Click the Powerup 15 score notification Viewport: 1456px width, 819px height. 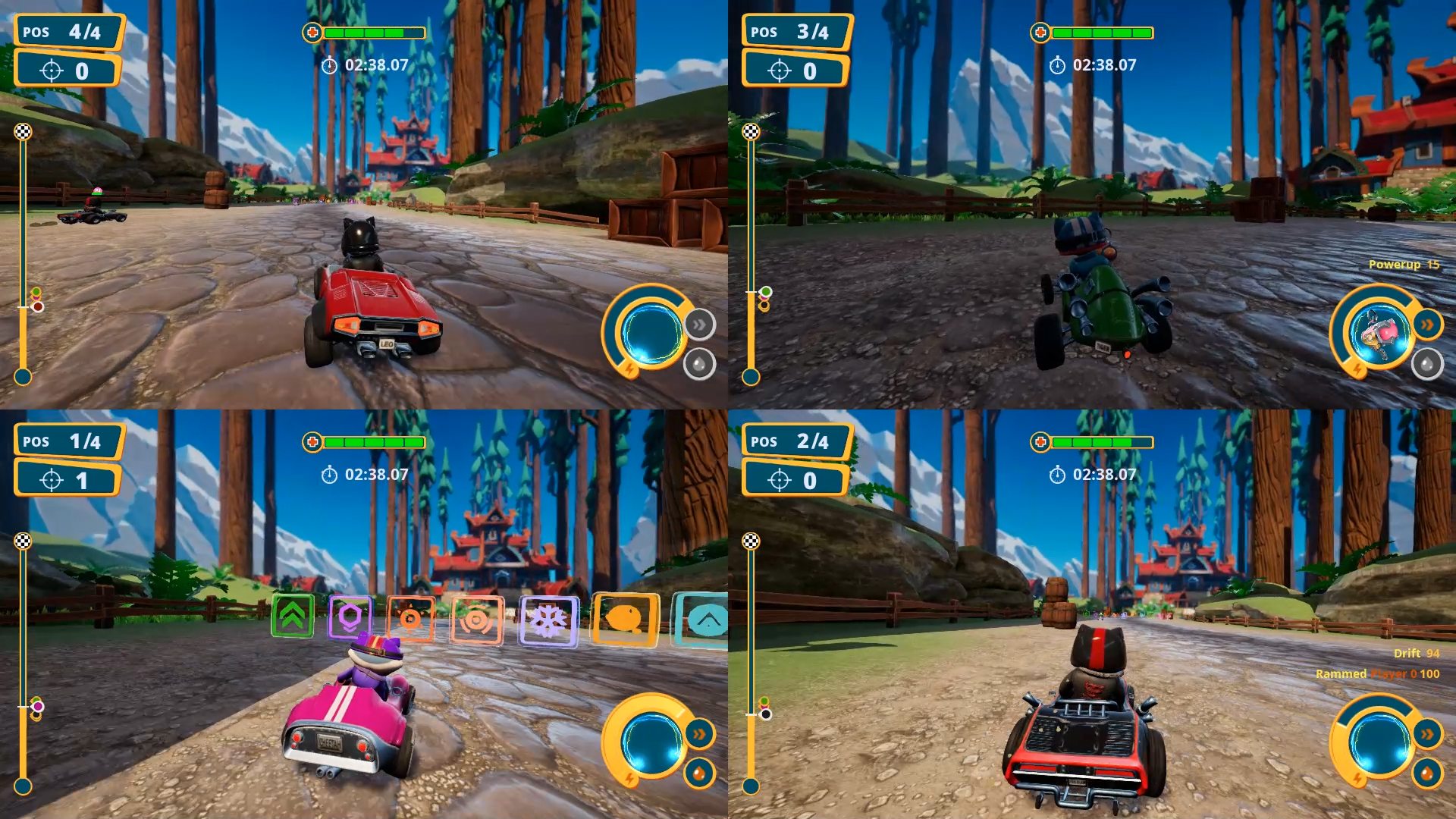[1403, 266]
